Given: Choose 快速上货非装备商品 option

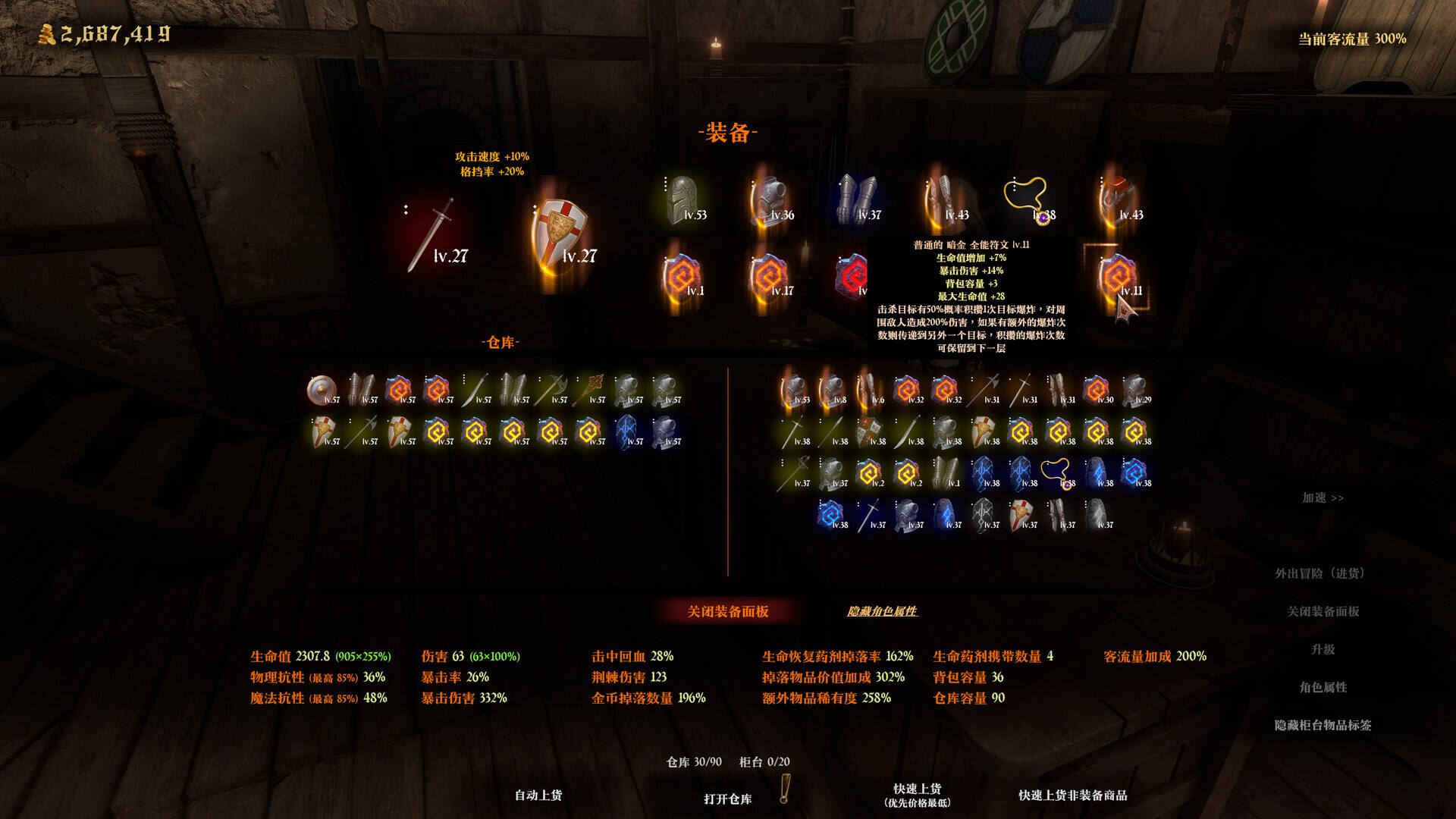Looking at the screenshot, I should pos(1072,795).
